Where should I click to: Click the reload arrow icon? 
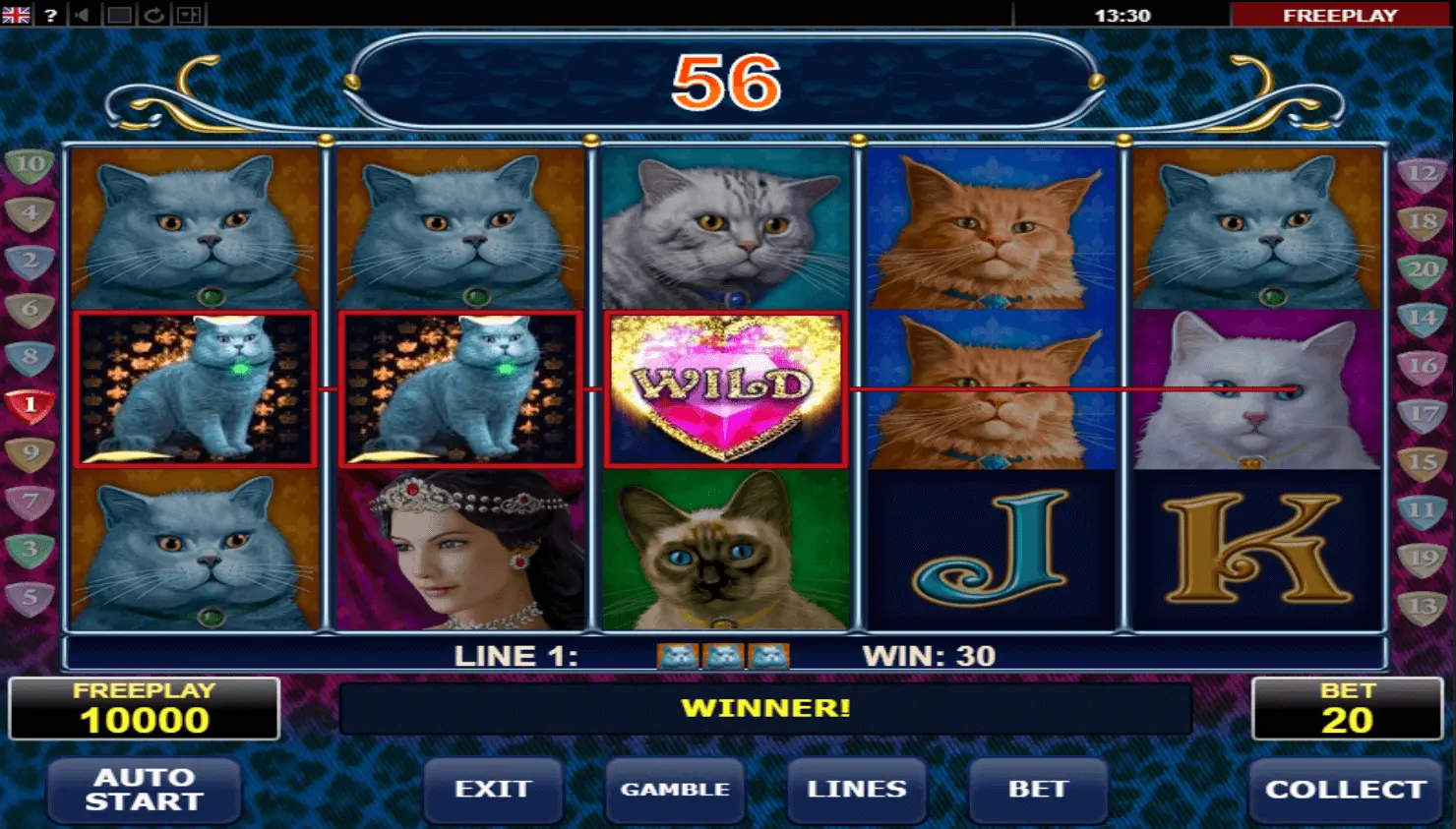[153, 15]
